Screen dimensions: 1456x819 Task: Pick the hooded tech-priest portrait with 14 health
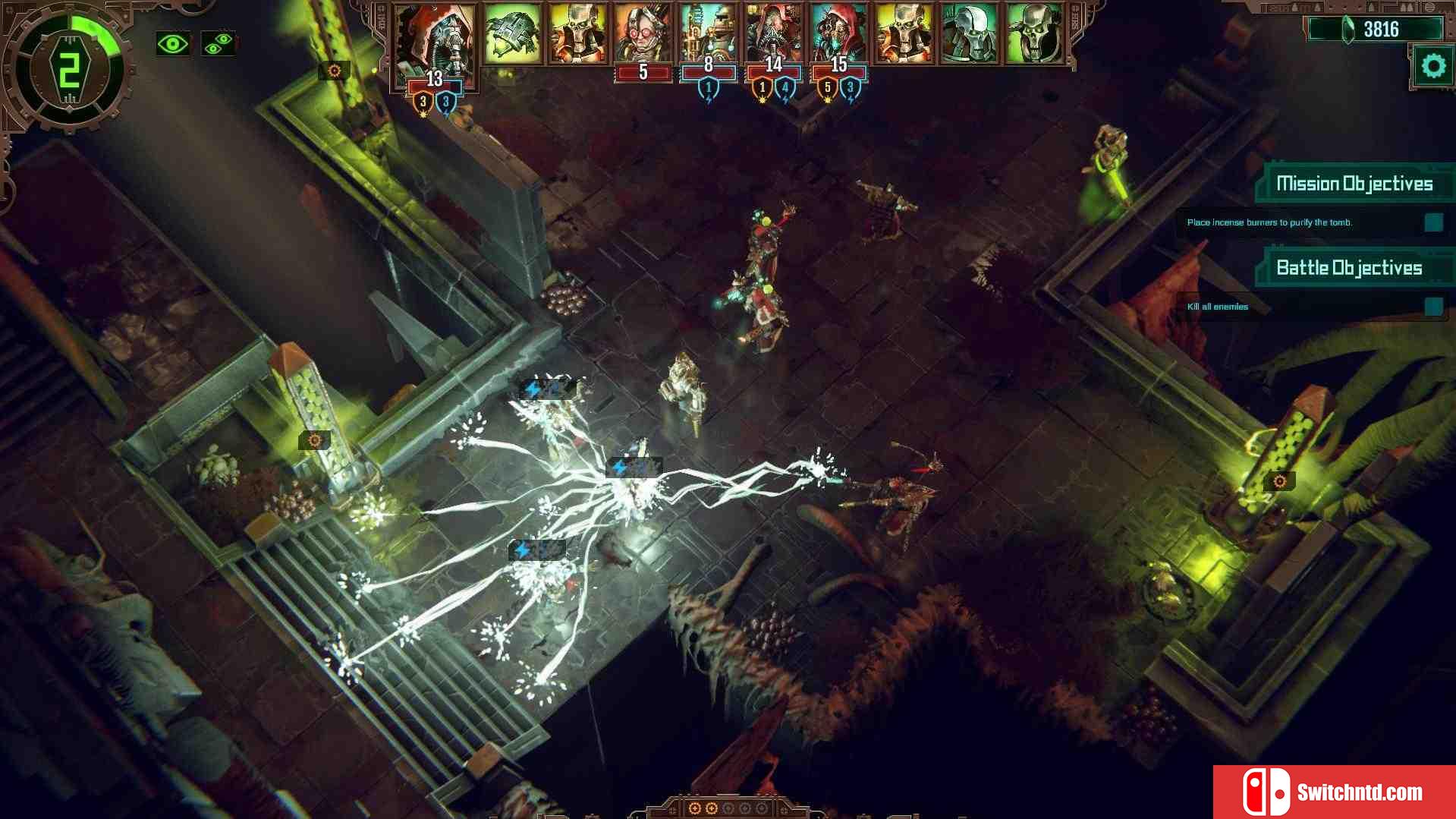(x=773, y=35)
